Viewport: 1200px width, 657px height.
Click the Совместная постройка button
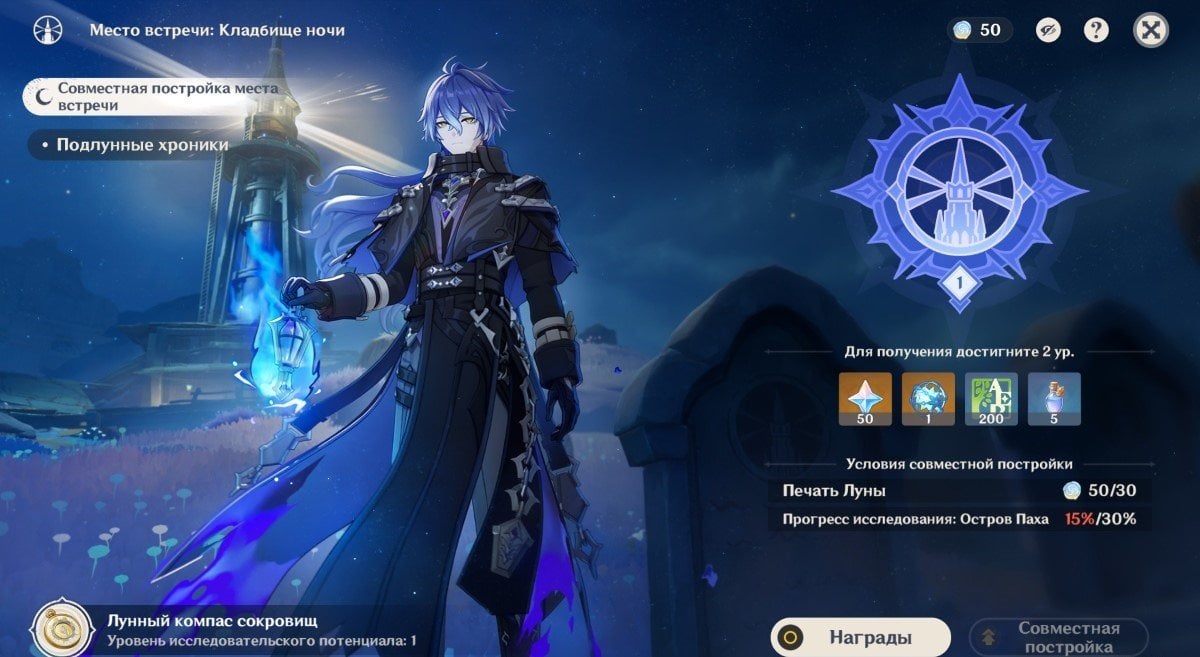1059,637
